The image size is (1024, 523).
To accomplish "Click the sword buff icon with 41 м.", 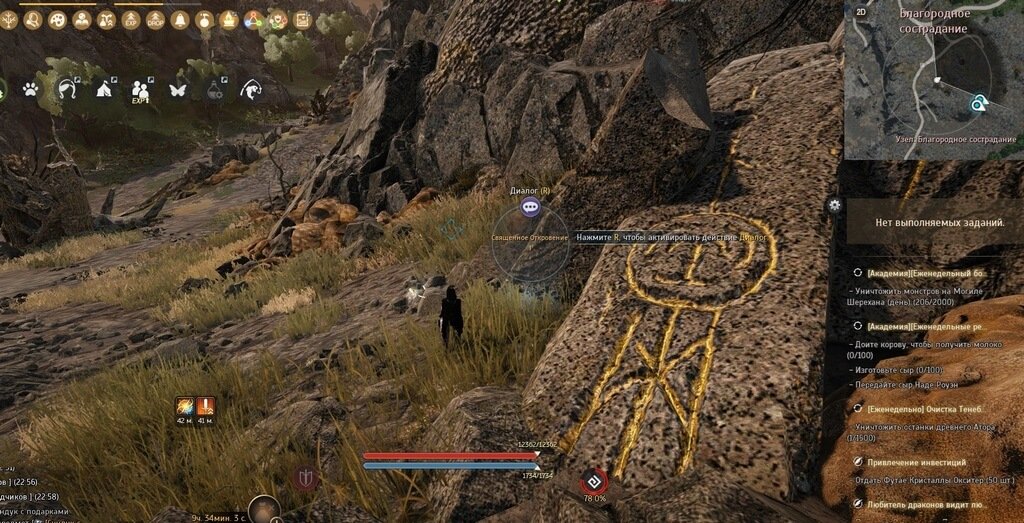I will click(207, 406).
